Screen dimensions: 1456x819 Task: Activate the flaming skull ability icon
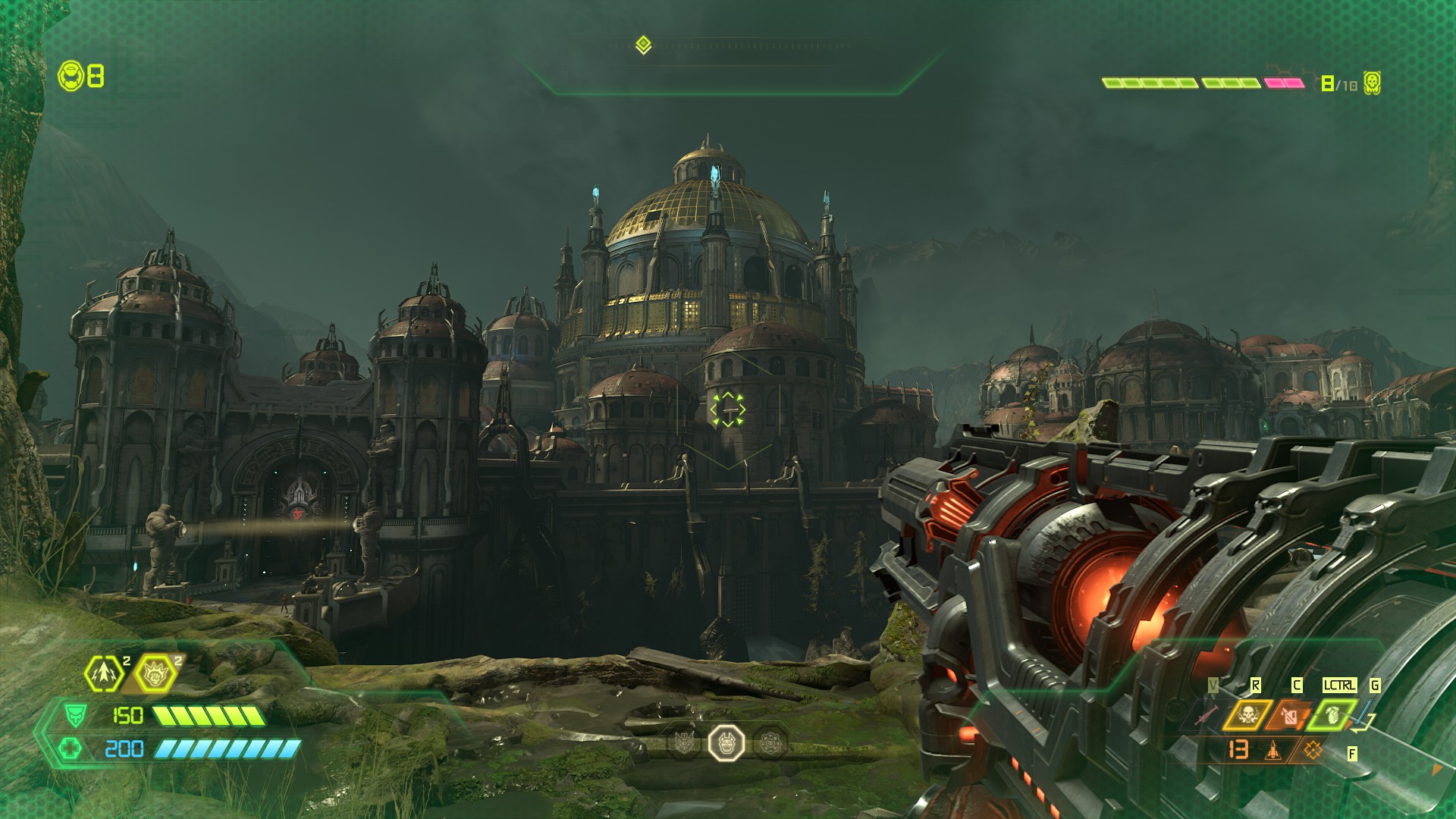point(1247,714)
